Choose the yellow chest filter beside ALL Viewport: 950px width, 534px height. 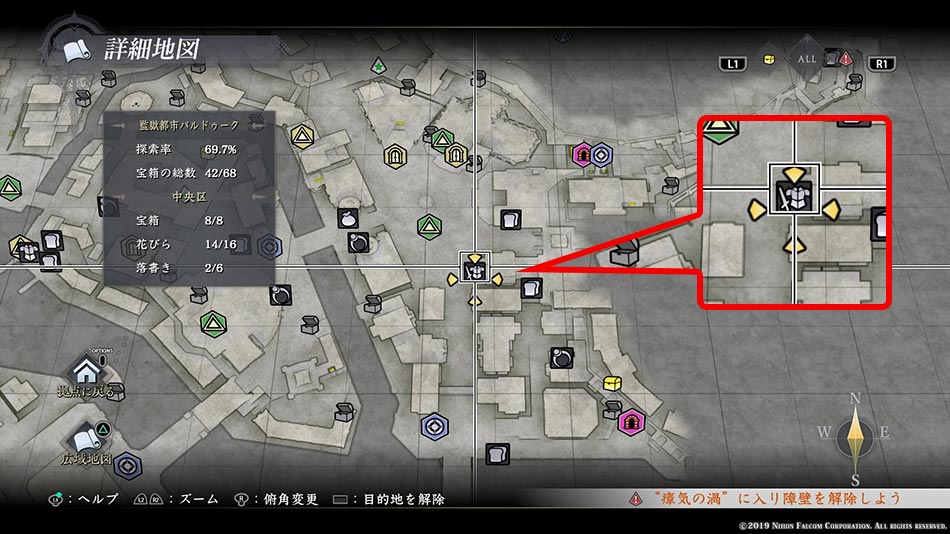[x=768, y=59]
